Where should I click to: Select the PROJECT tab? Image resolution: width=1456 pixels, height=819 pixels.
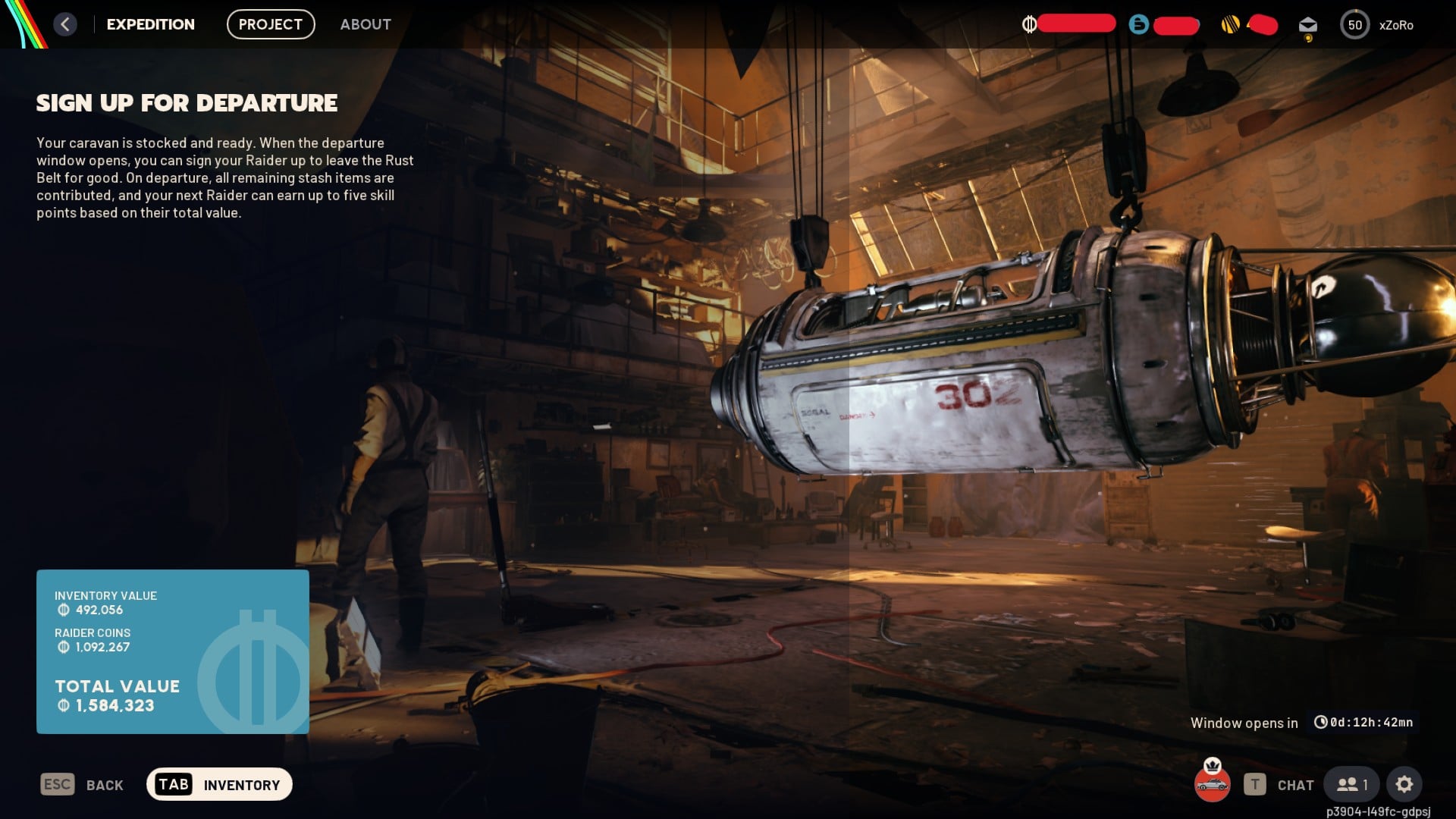pyautogui.click(x=270, y=24)
